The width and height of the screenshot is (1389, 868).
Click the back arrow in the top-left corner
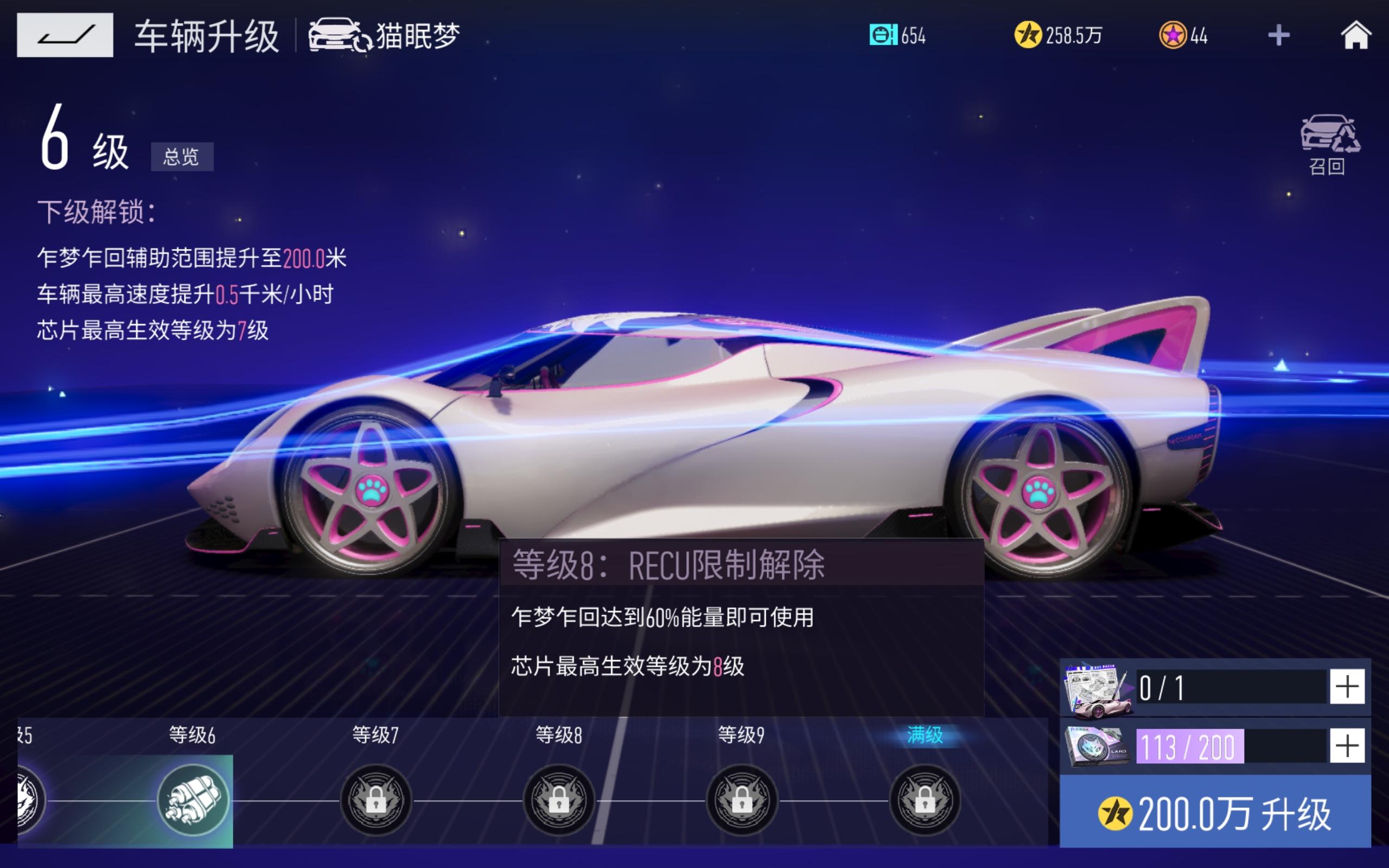click(x=65, y=36)
